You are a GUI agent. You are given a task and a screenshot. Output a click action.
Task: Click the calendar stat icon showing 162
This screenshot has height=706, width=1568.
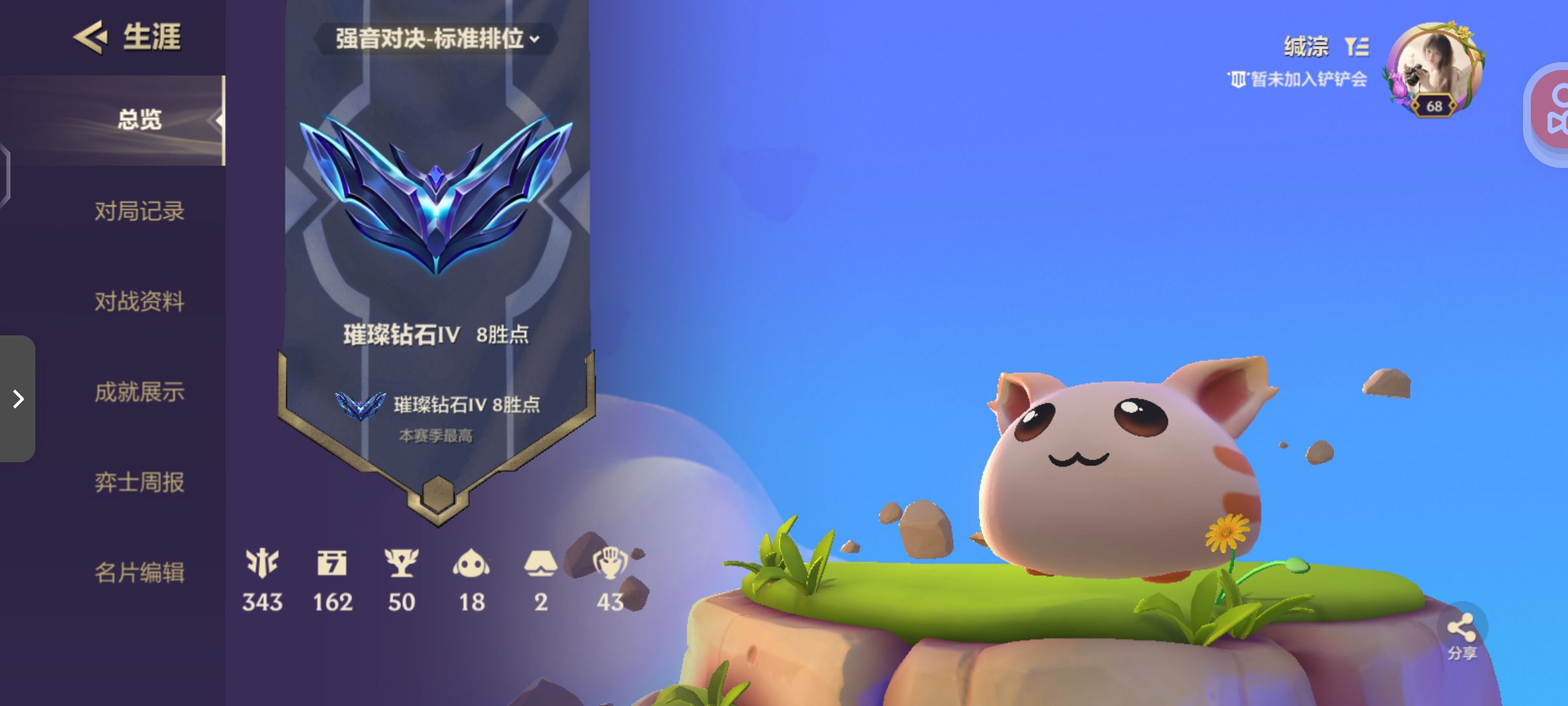[x=333, y=562]
